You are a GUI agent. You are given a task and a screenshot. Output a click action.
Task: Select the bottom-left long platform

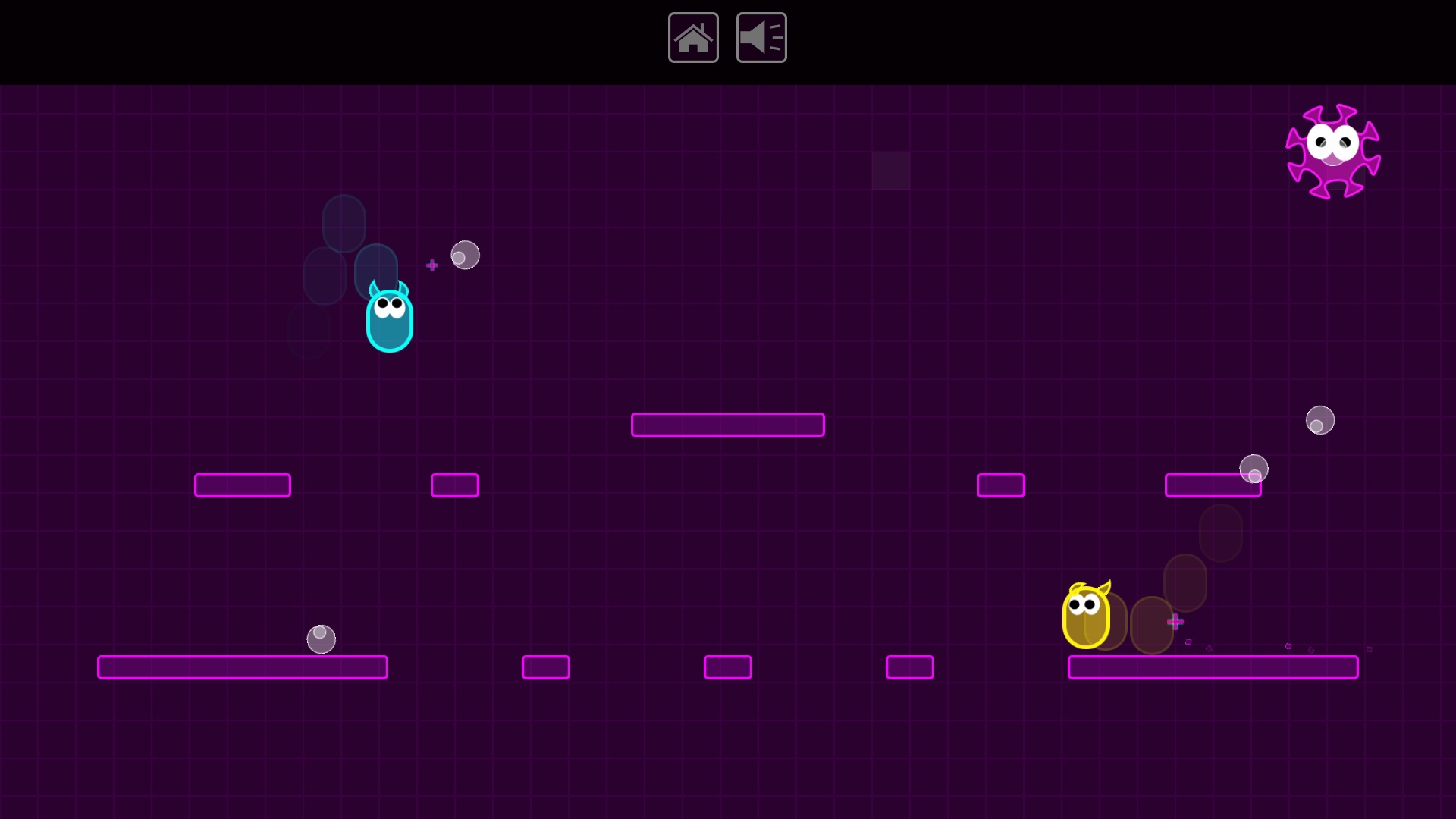pyautogui.click(x=243, y=667)
